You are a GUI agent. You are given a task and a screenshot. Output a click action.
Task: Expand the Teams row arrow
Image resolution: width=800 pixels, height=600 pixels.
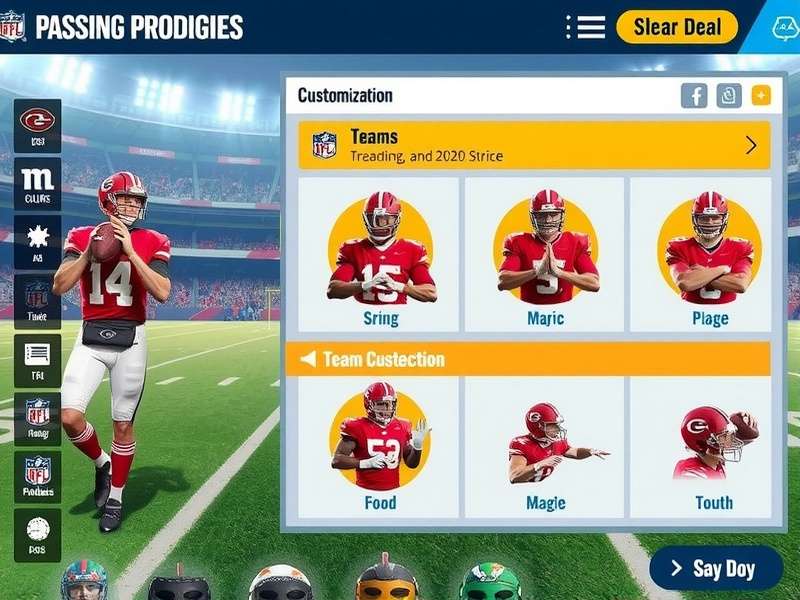click(751, 145)
